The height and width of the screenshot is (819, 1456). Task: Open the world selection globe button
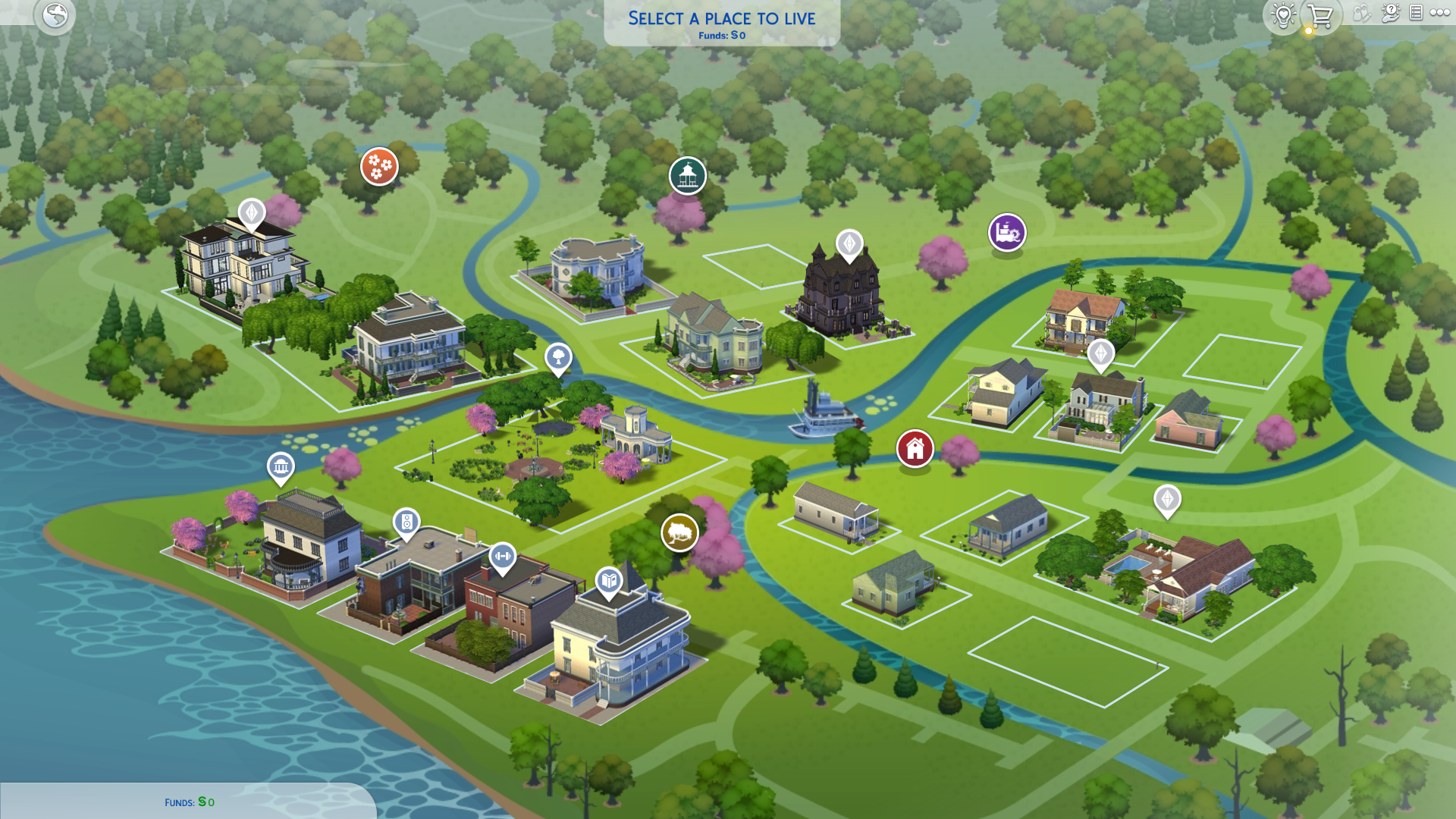55,15
